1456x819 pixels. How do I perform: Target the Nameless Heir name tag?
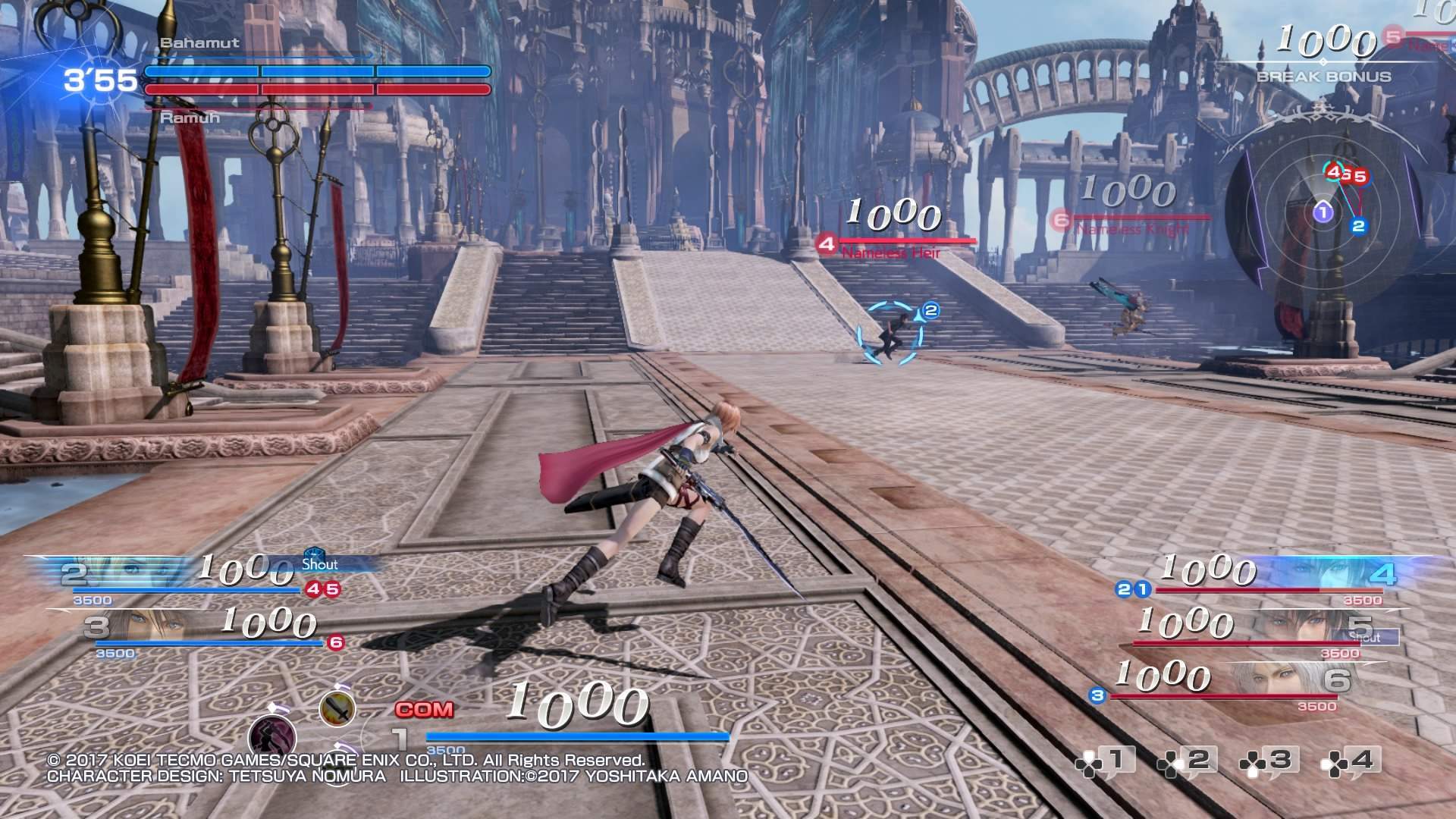tap(891, 253)
